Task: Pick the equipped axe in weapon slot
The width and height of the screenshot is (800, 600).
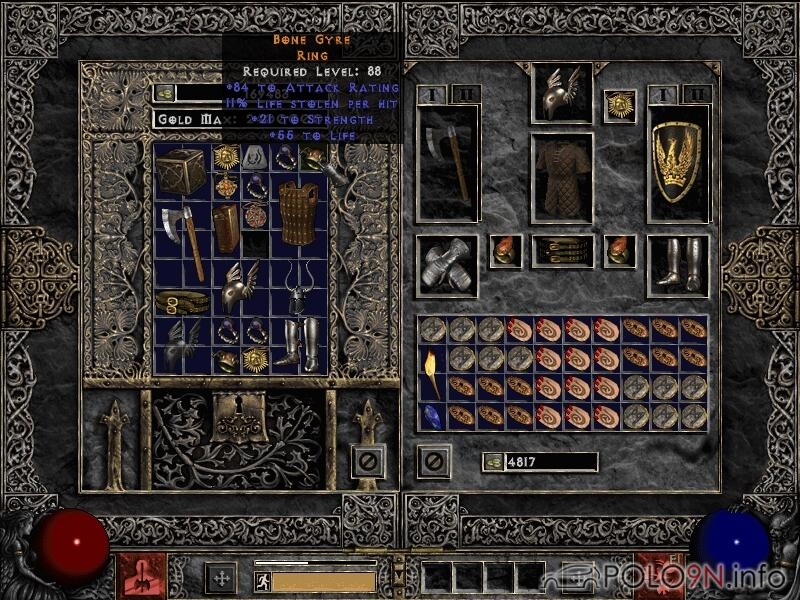Action: (x=445, y=163)
